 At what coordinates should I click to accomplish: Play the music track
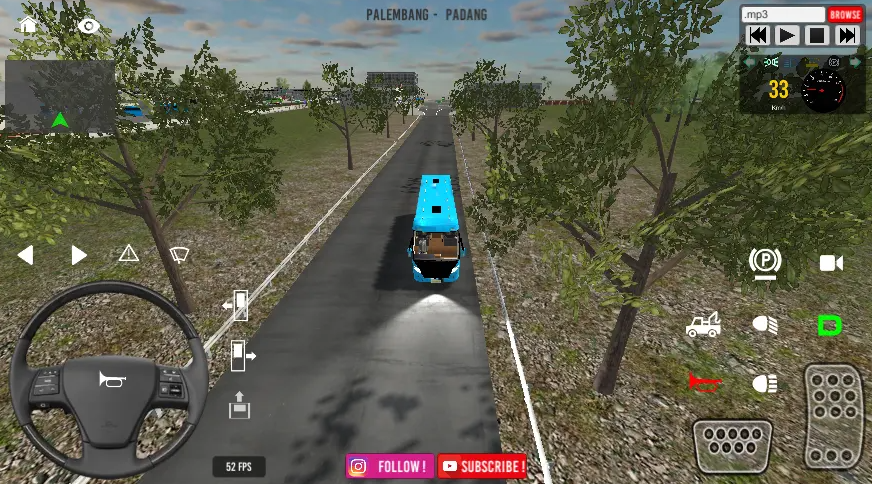(787, 36)
